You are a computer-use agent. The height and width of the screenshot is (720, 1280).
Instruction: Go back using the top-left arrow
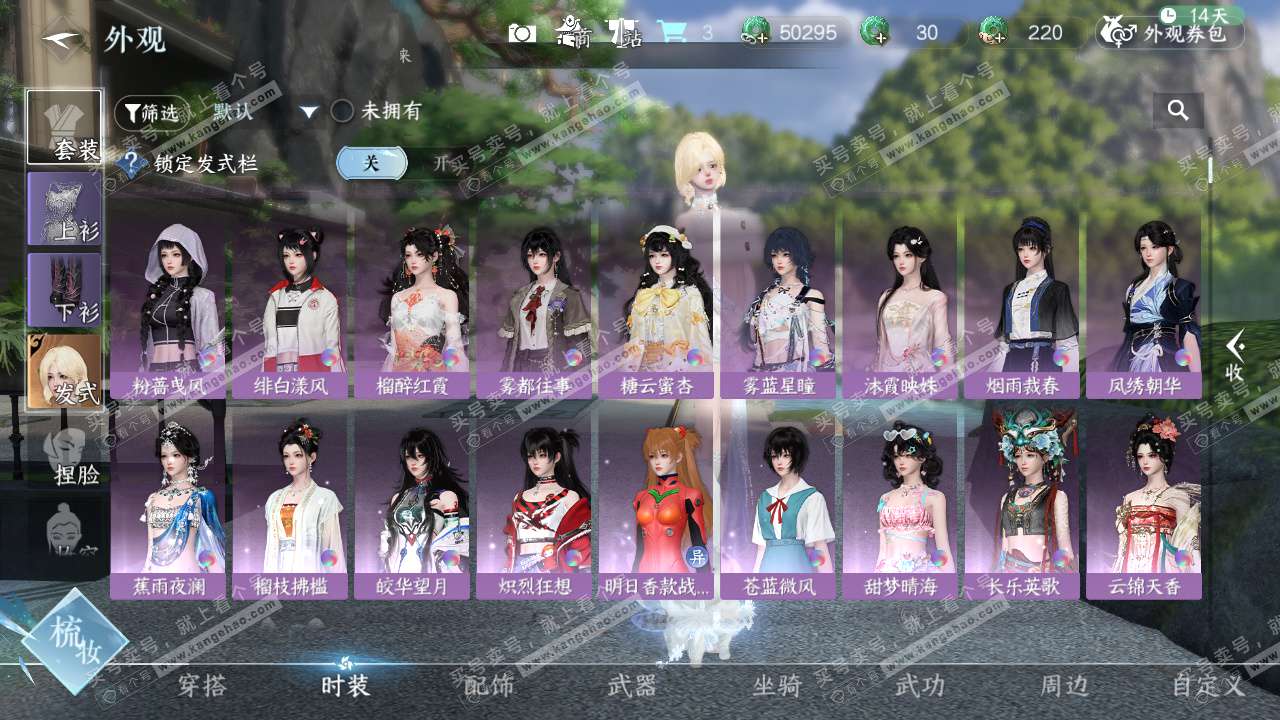pos(62,38)
